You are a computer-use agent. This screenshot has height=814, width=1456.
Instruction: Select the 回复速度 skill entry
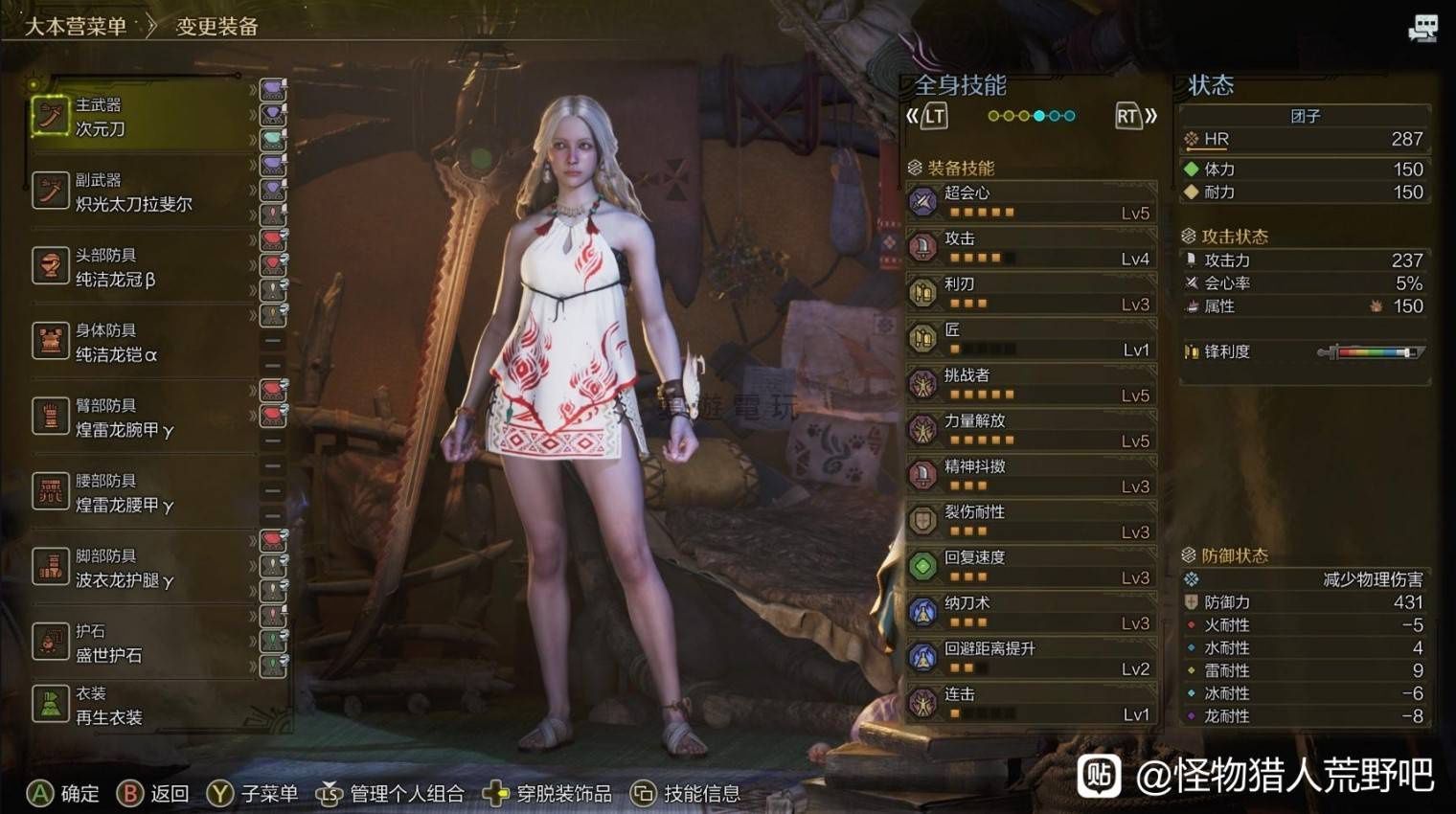pyautogui.click(x=1031, y=567)
